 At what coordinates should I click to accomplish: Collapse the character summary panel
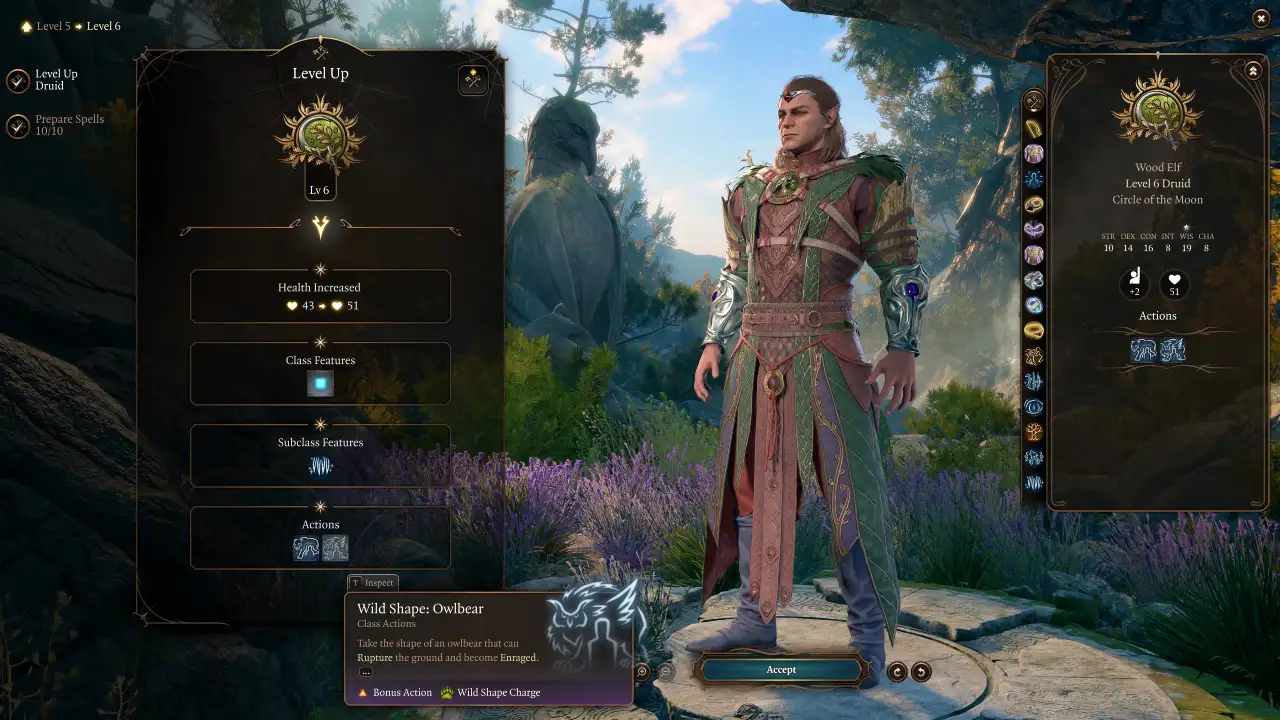[1253, 70]
